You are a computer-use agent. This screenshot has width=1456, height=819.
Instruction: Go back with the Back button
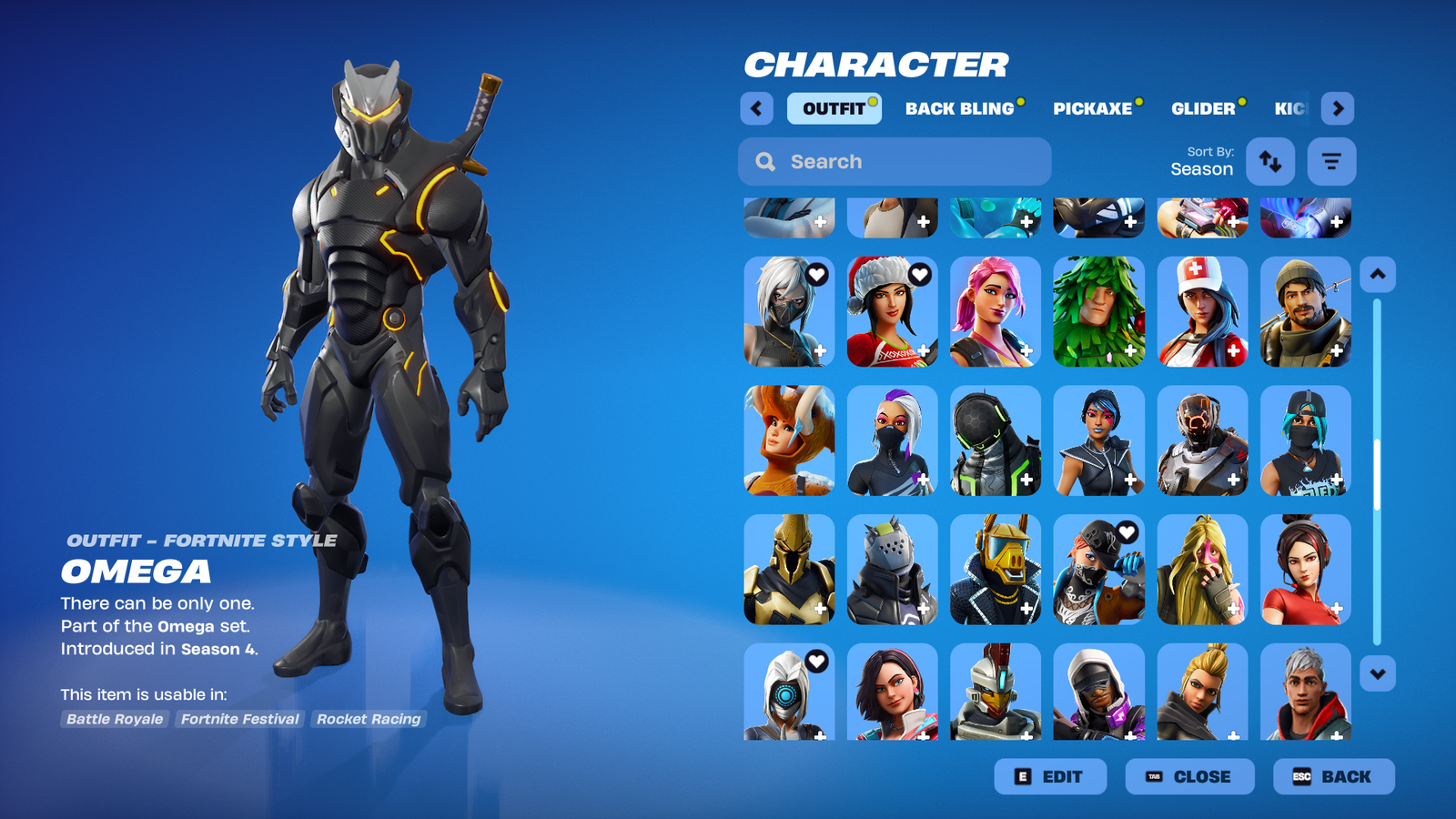1333,776
